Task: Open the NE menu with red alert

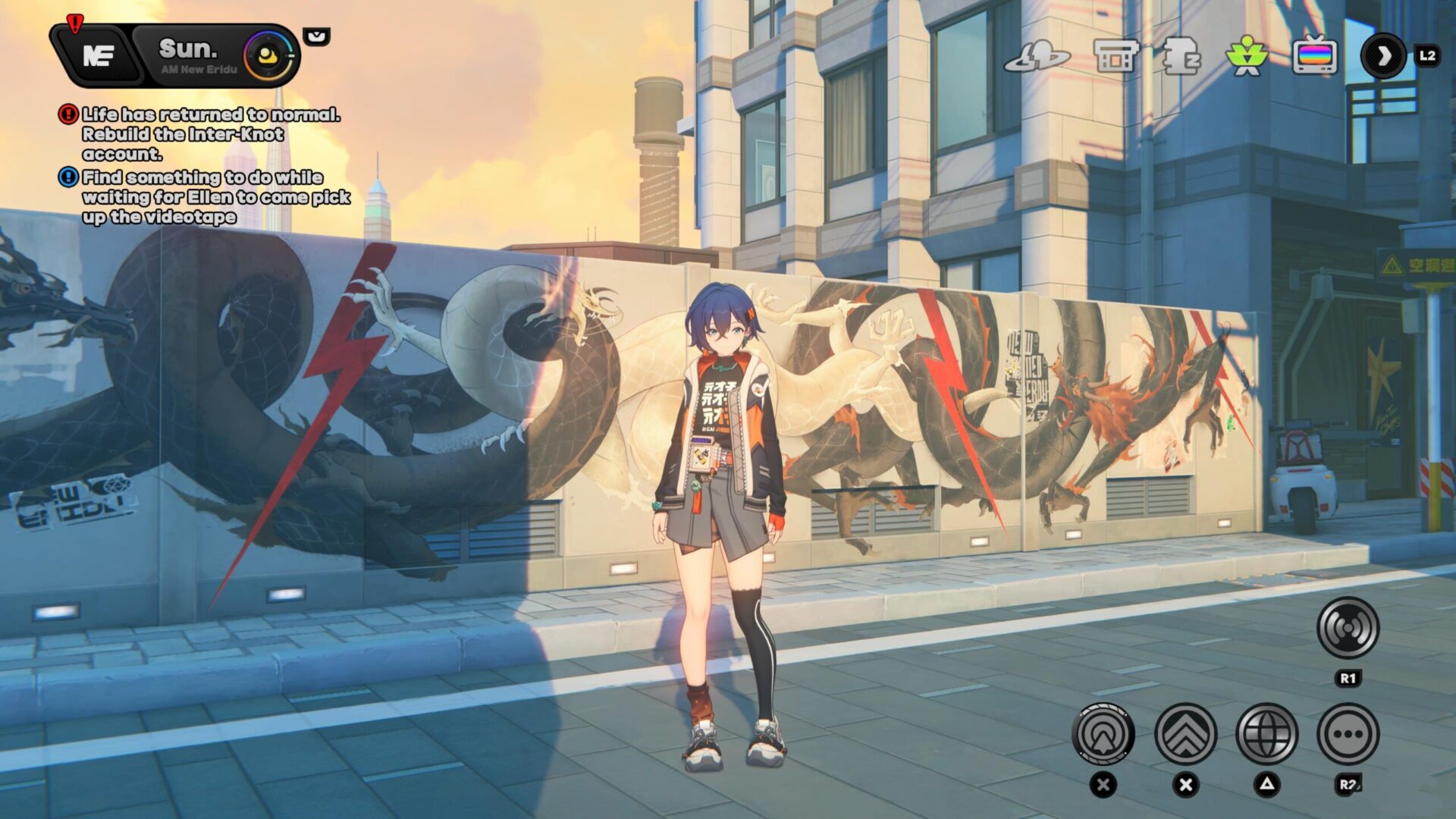Action: 98,55
